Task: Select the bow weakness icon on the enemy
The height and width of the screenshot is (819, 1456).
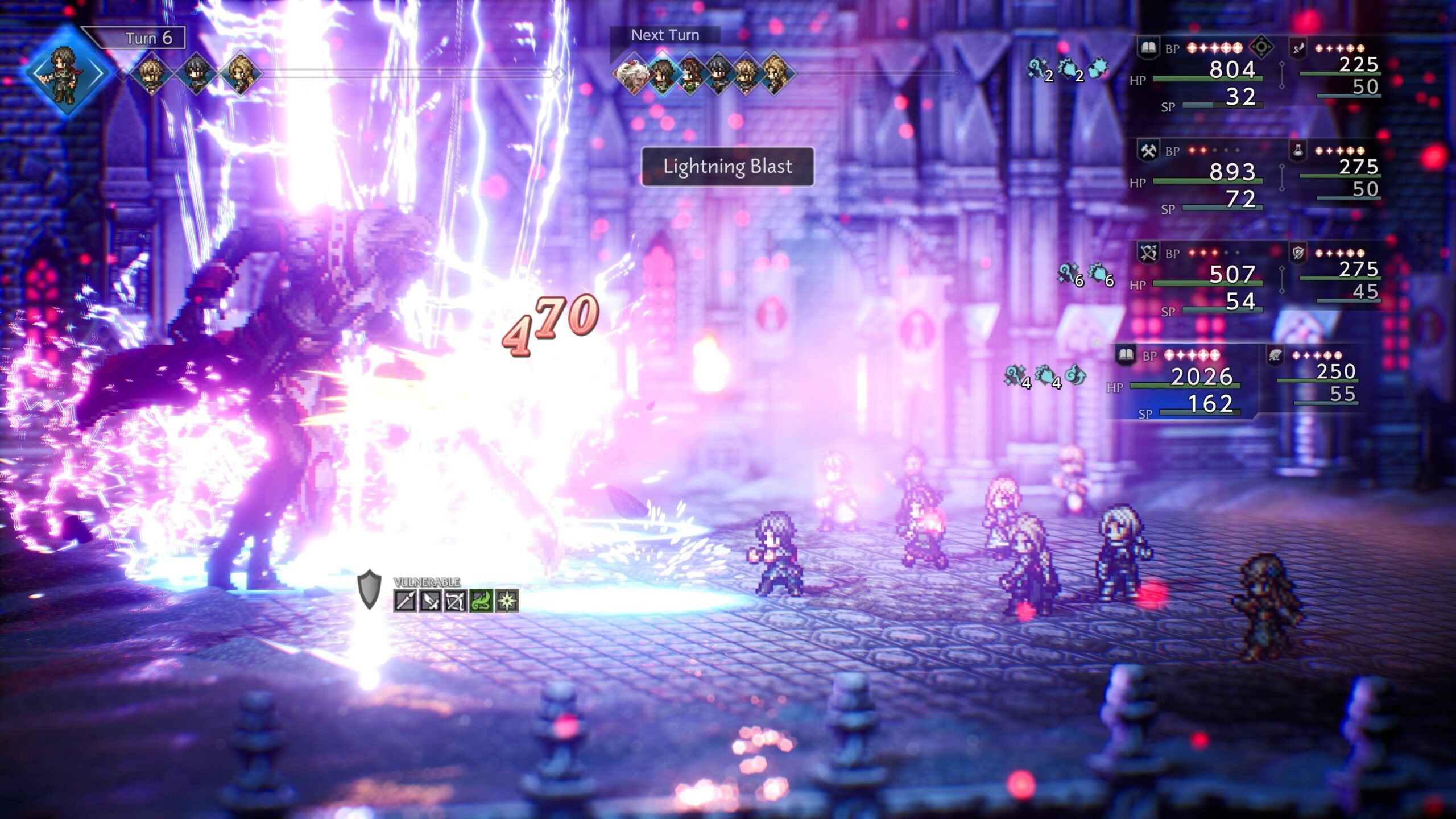Action: pos(456,601)
